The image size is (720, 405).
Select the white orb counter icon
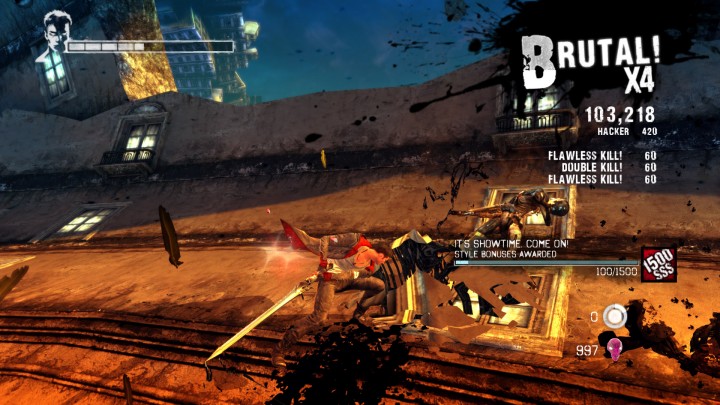615,317
